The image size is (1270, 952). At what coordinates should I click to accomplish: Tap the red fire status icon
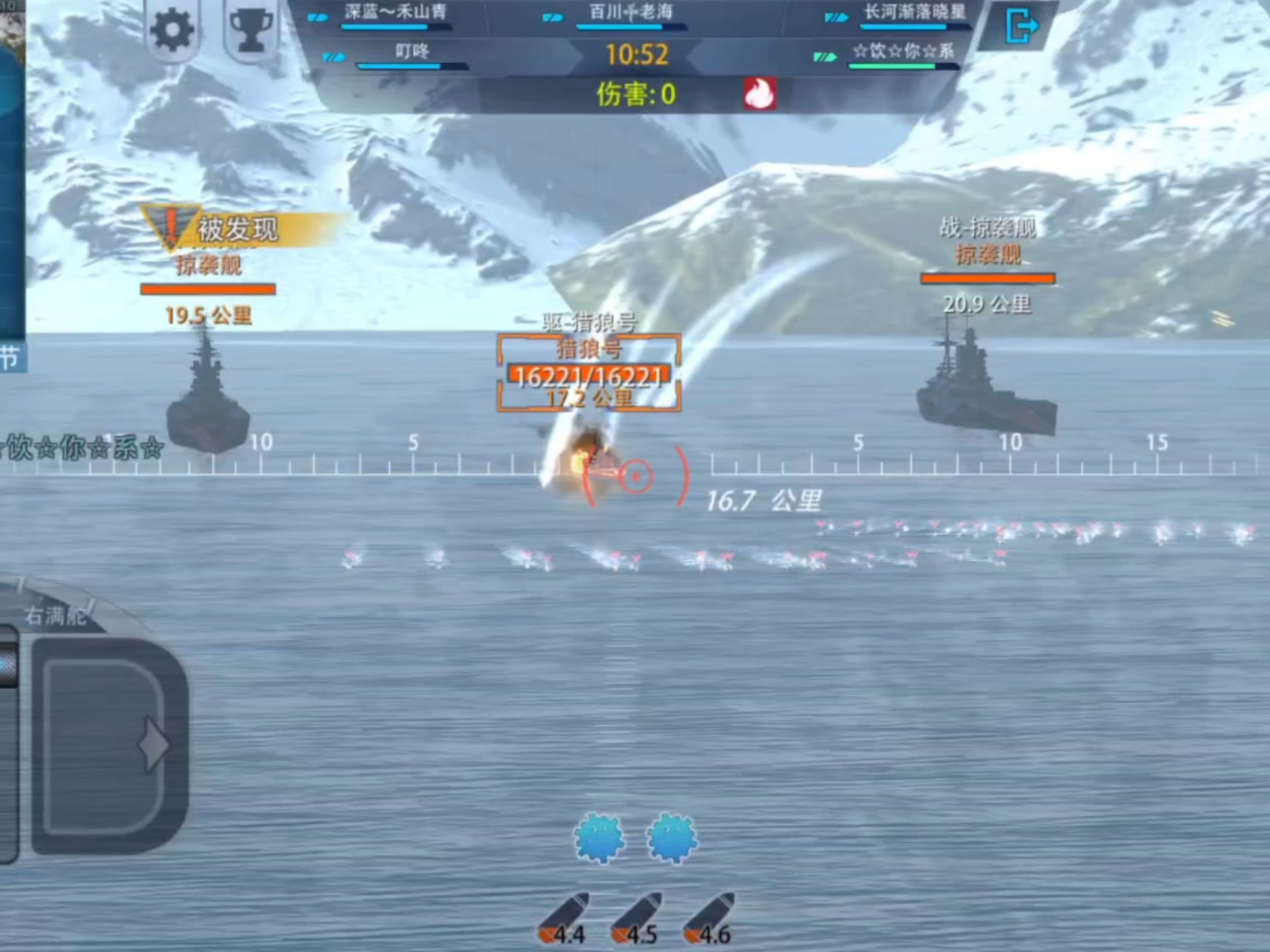pos(759,93)
